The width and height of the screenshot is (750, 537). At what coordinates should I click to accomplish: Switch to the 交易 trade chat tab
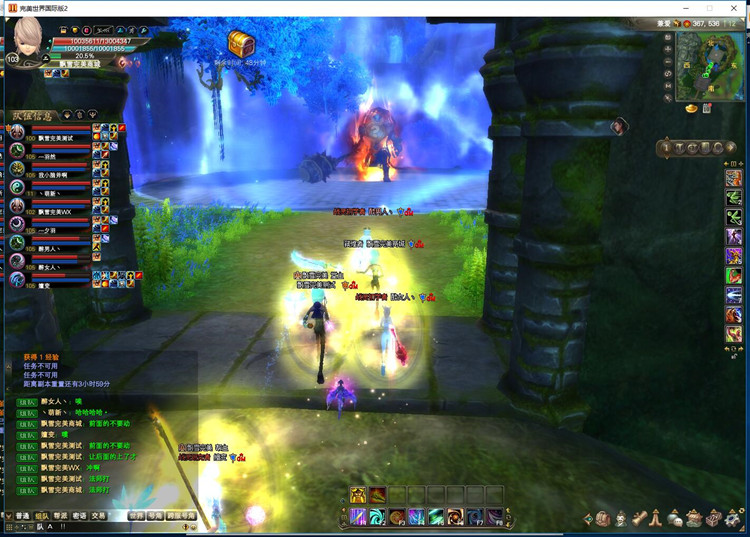click(x=99, y=516)
